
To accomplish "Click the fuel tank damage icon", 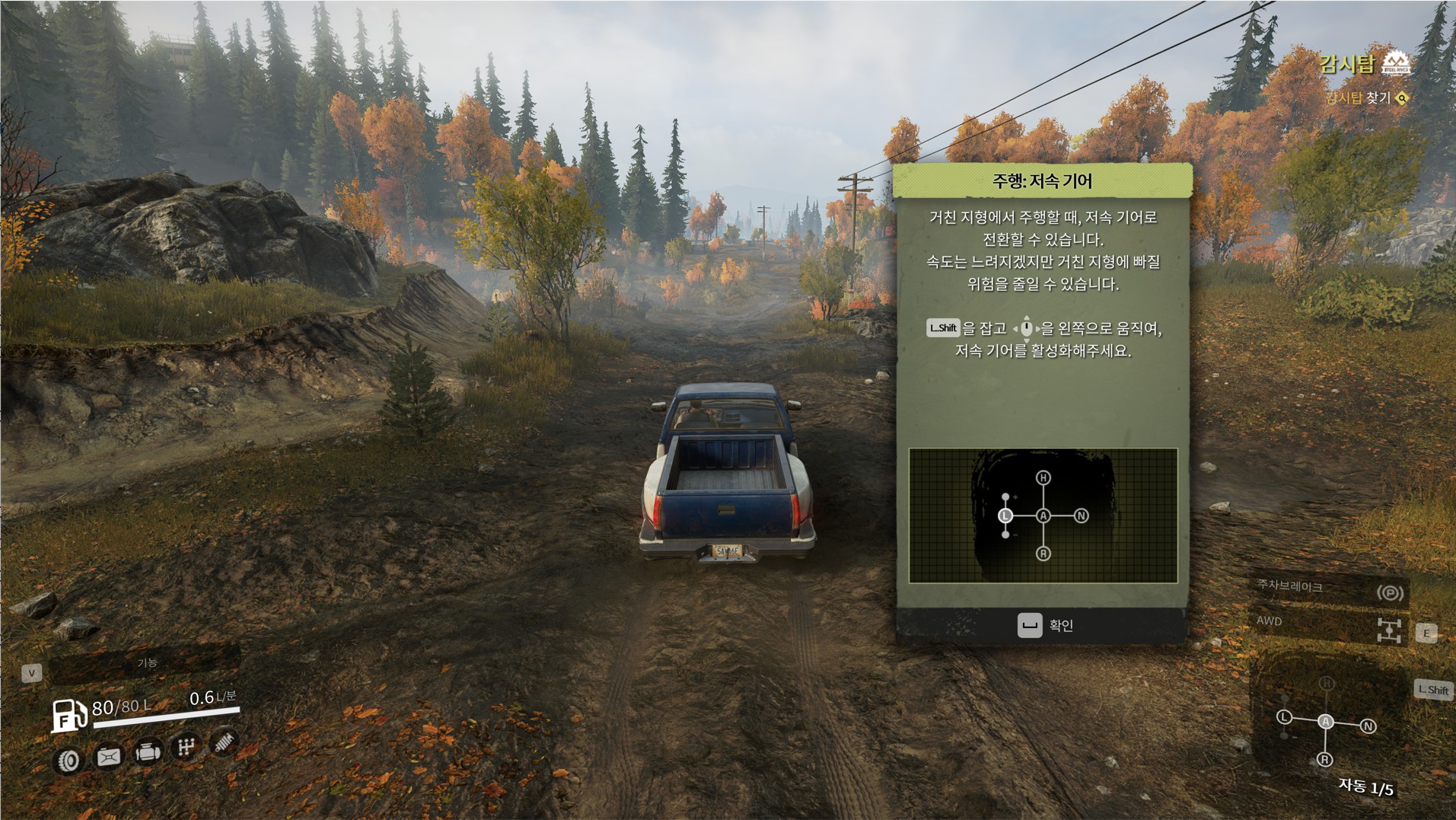I will click(x=108, y=756).
